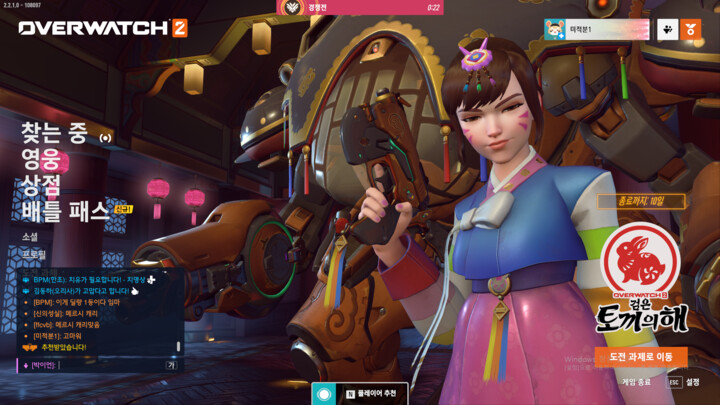The width and height of the screenshot is (720, 405).
Task: Click the competitive queue status bar
Action: [360, 8]
